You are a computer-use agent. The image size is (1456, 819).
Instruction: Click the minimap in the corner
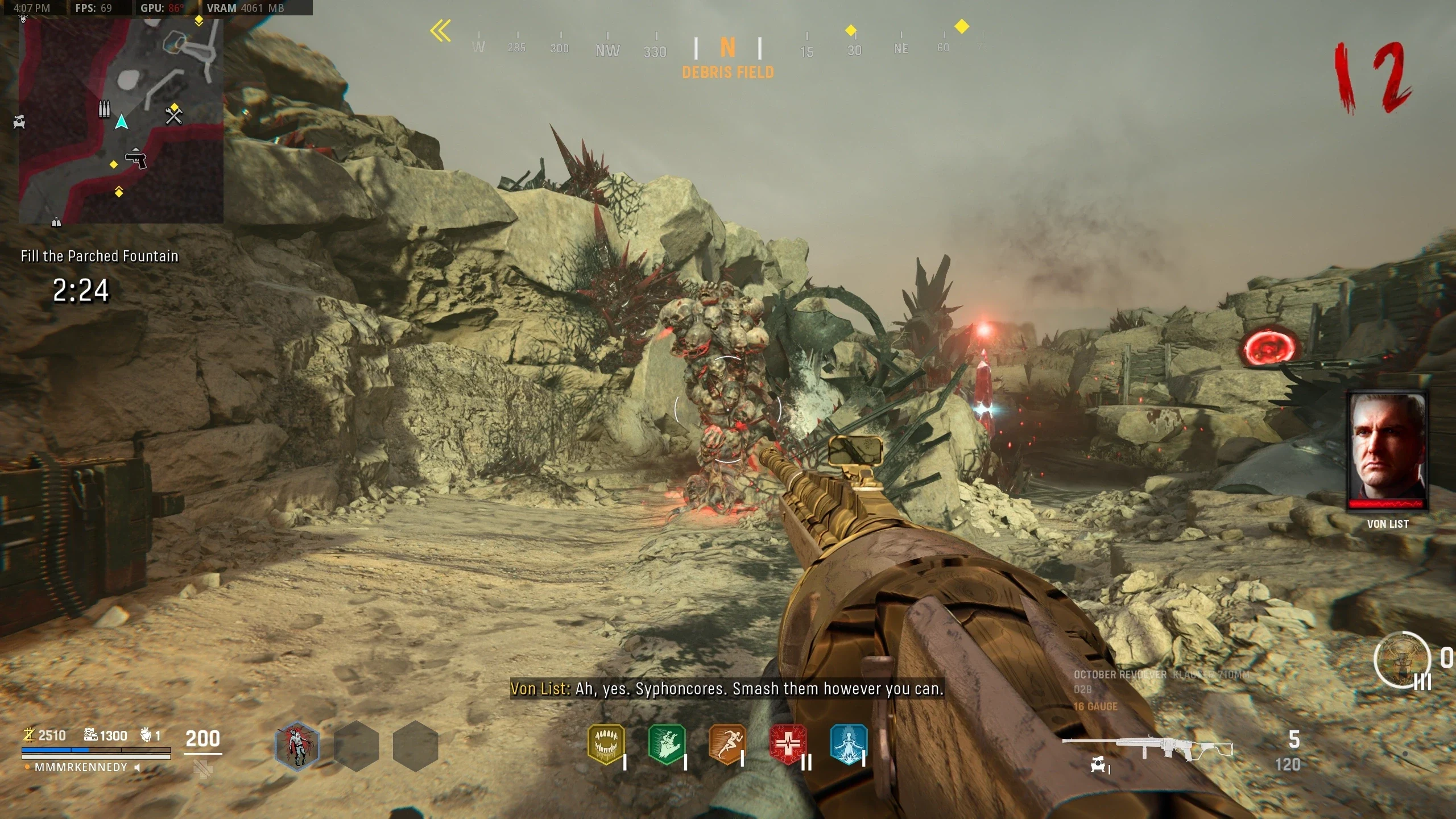coord(121,119)
